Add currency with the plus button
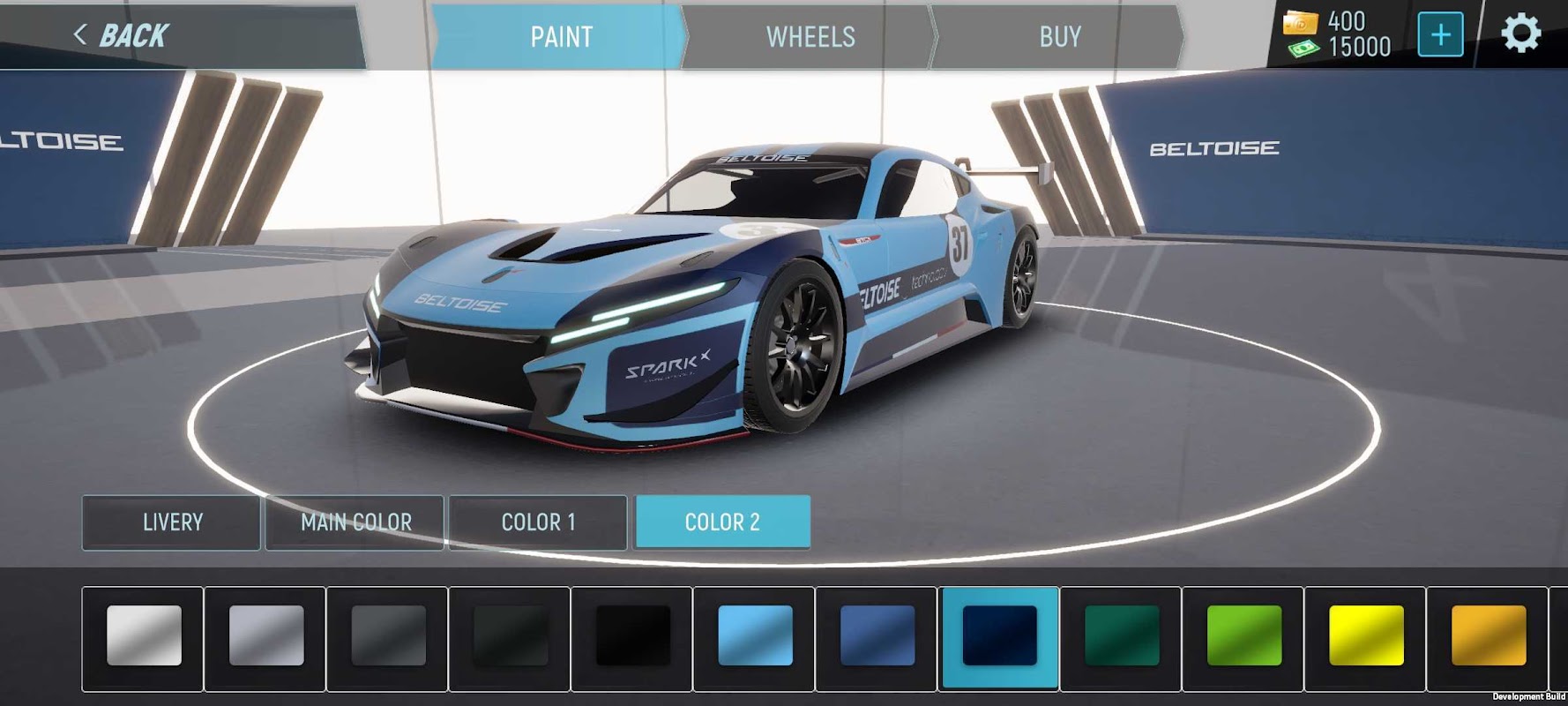Viewport: 1568px width, 706px height. [x=1440, y=35]
